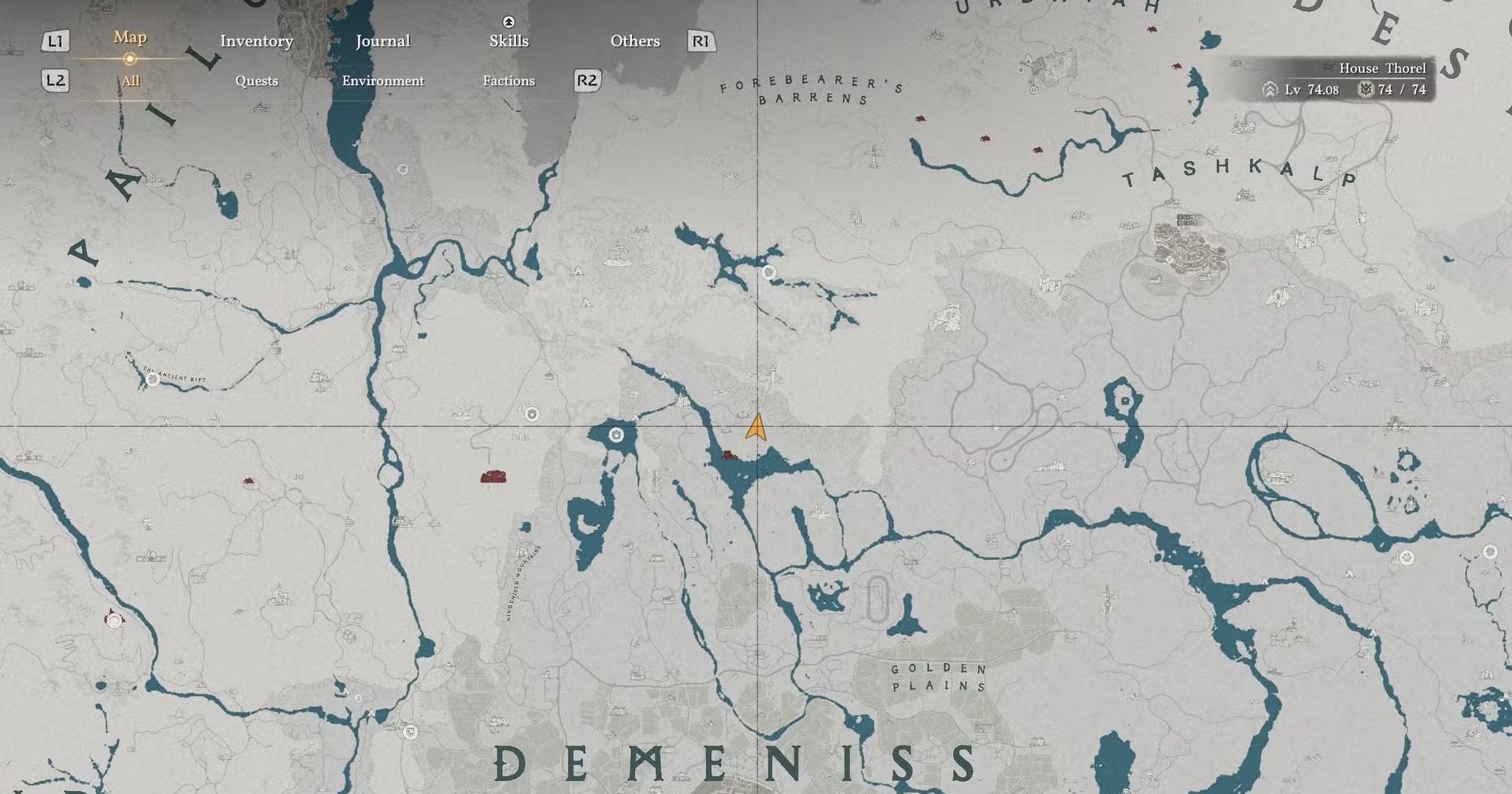This screenshot has width=1512, height=794.
Task: Toggle the R2 control next to Factions
Action: point(586,81)
